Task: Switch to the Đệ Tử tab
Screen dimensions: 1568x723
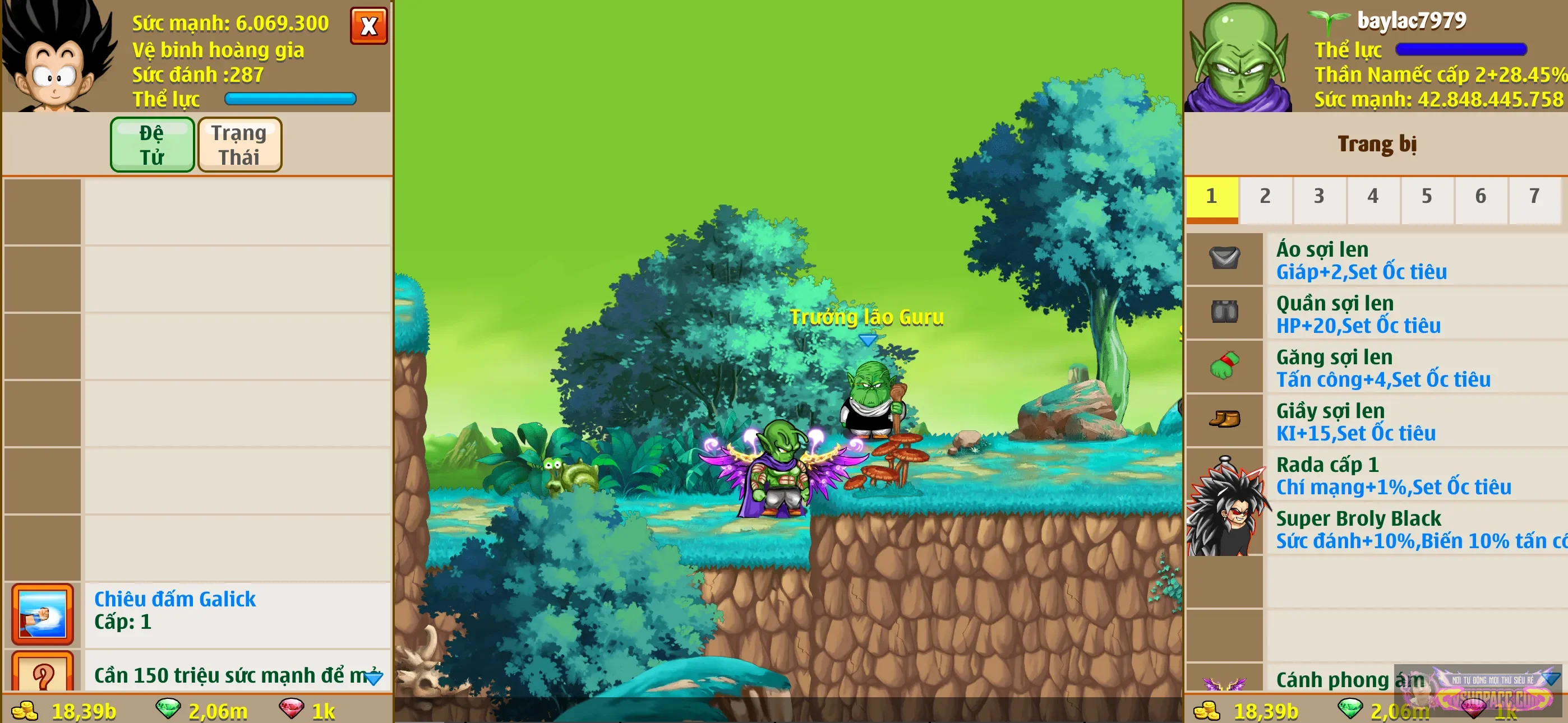Action: coord(151,144)
